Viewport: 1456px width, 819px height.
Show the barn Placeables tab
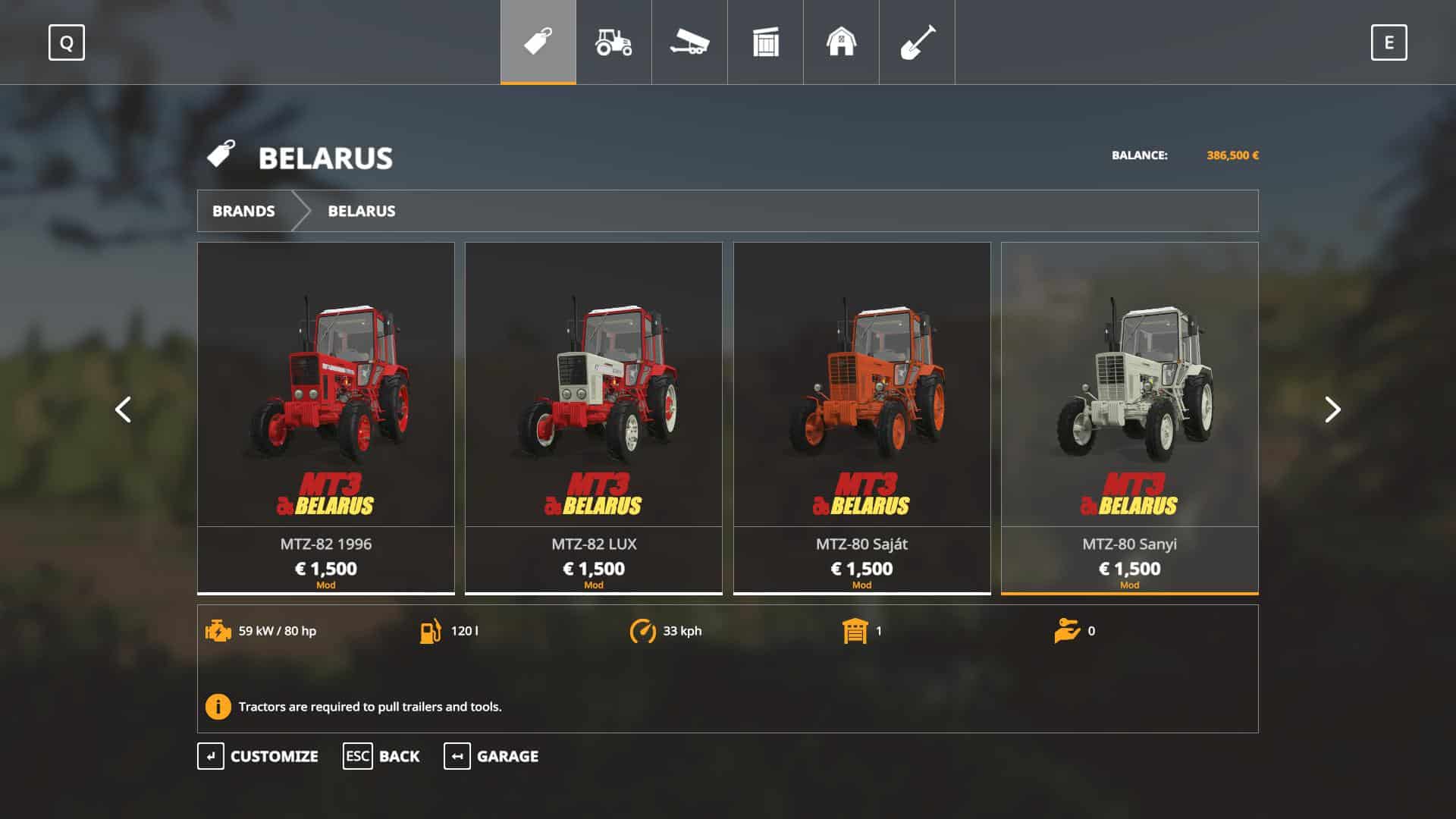pos(841,42)
